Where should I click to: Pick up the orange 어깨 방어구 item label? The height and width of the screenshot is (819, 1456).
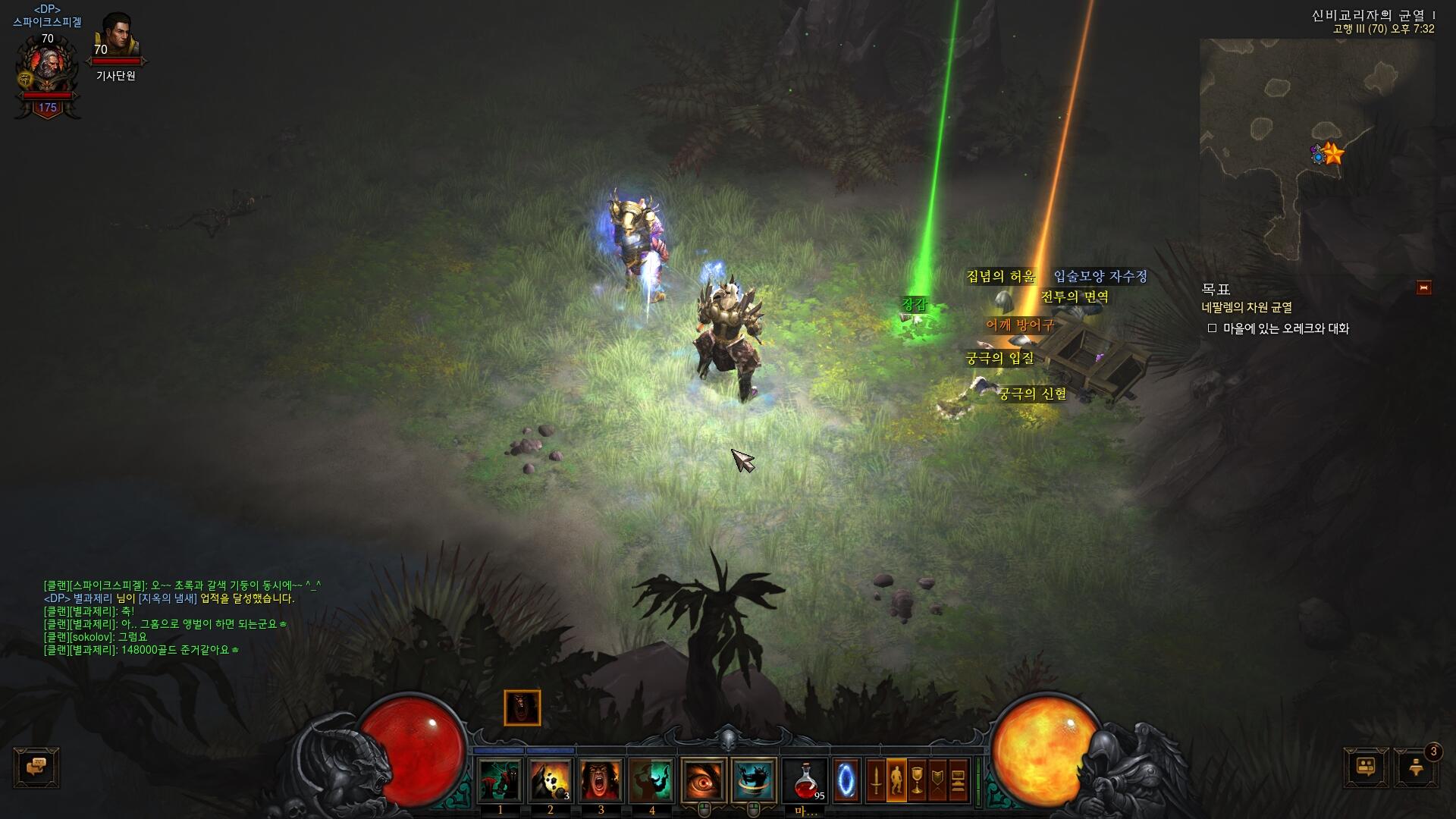tap(1020, 325)
